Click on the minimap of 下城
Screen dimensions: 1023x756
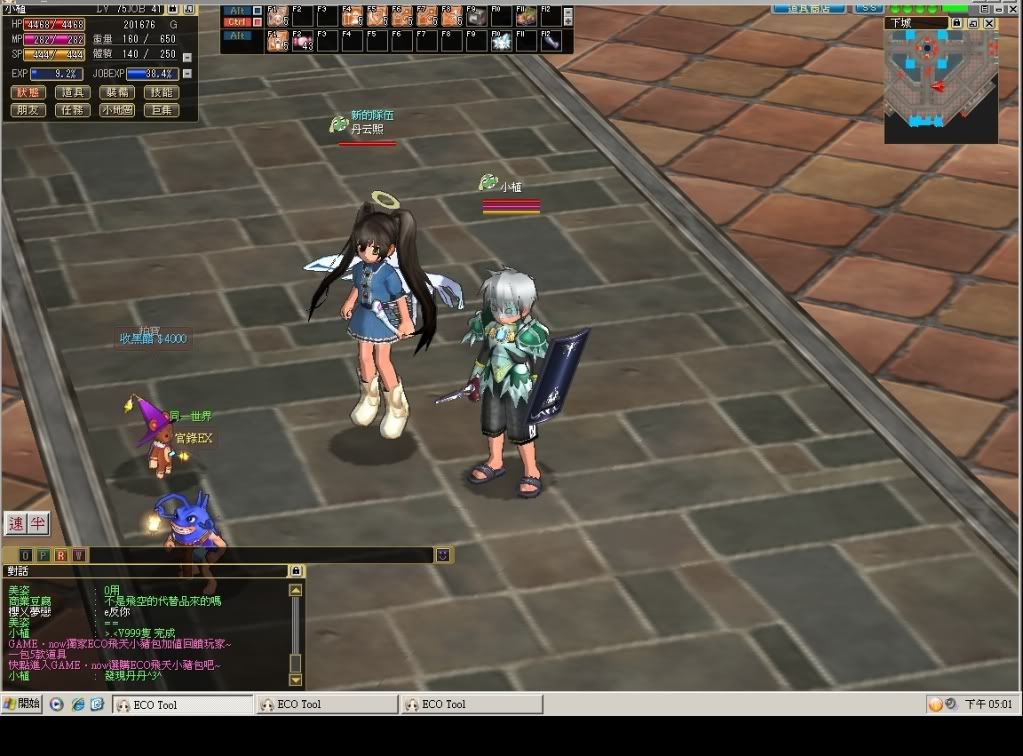tap(940, 85)
